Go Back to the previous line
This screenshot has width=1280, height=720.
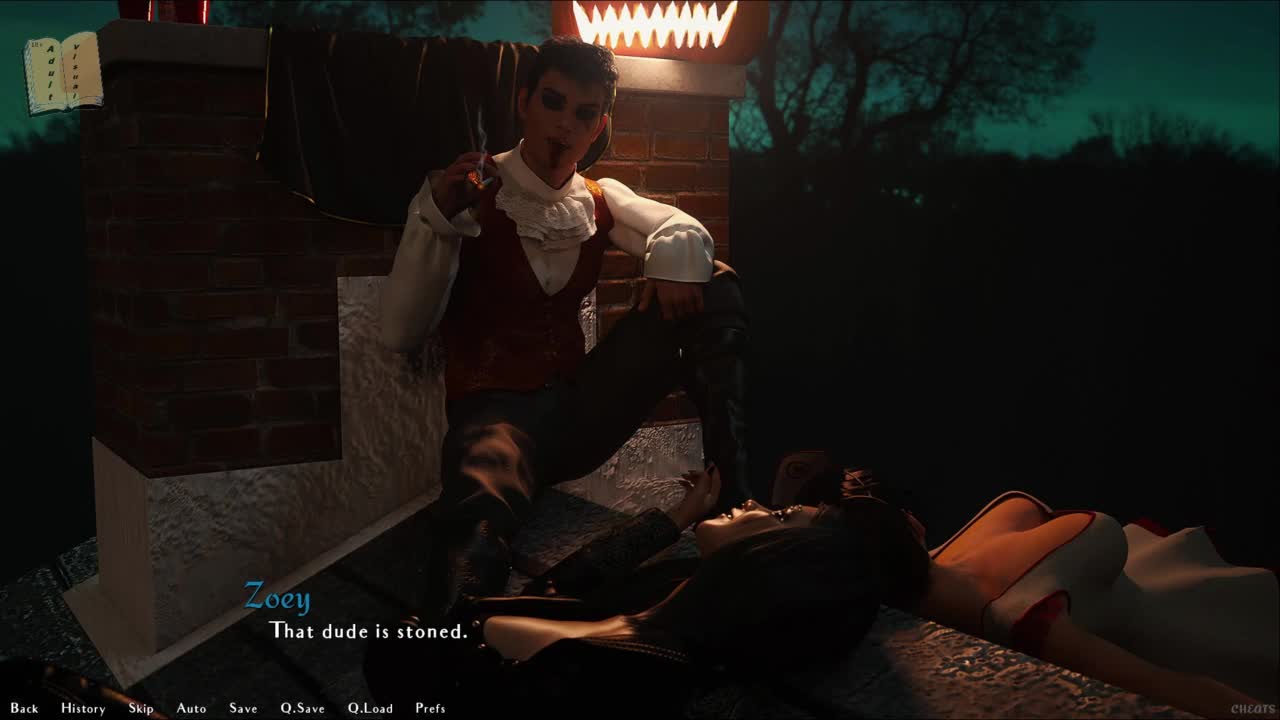click(24, 708)
